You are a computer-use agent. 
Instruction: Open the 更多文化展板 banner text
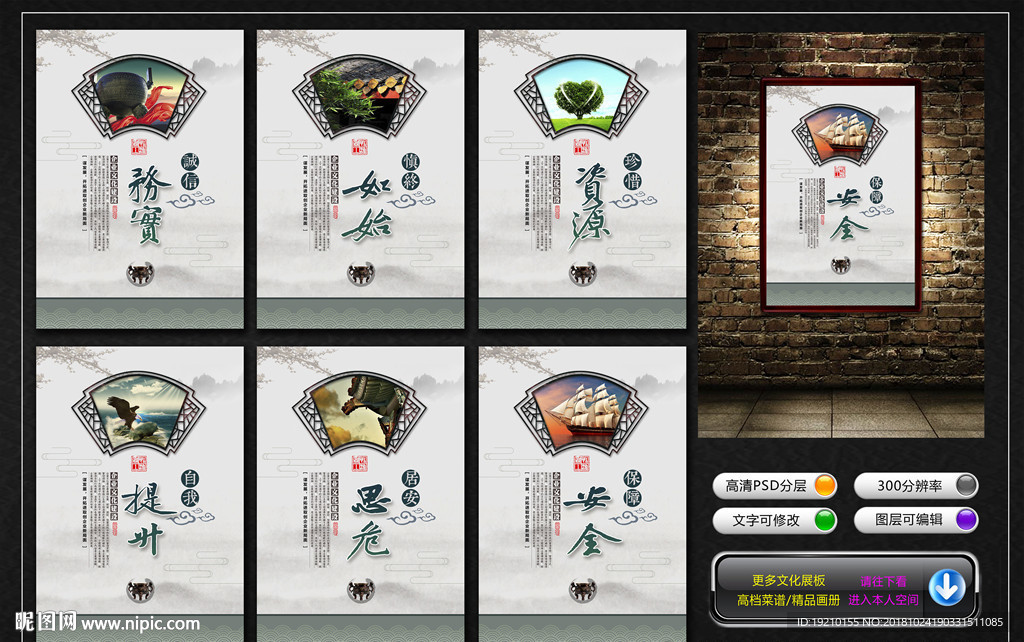(x=788, y=580)
